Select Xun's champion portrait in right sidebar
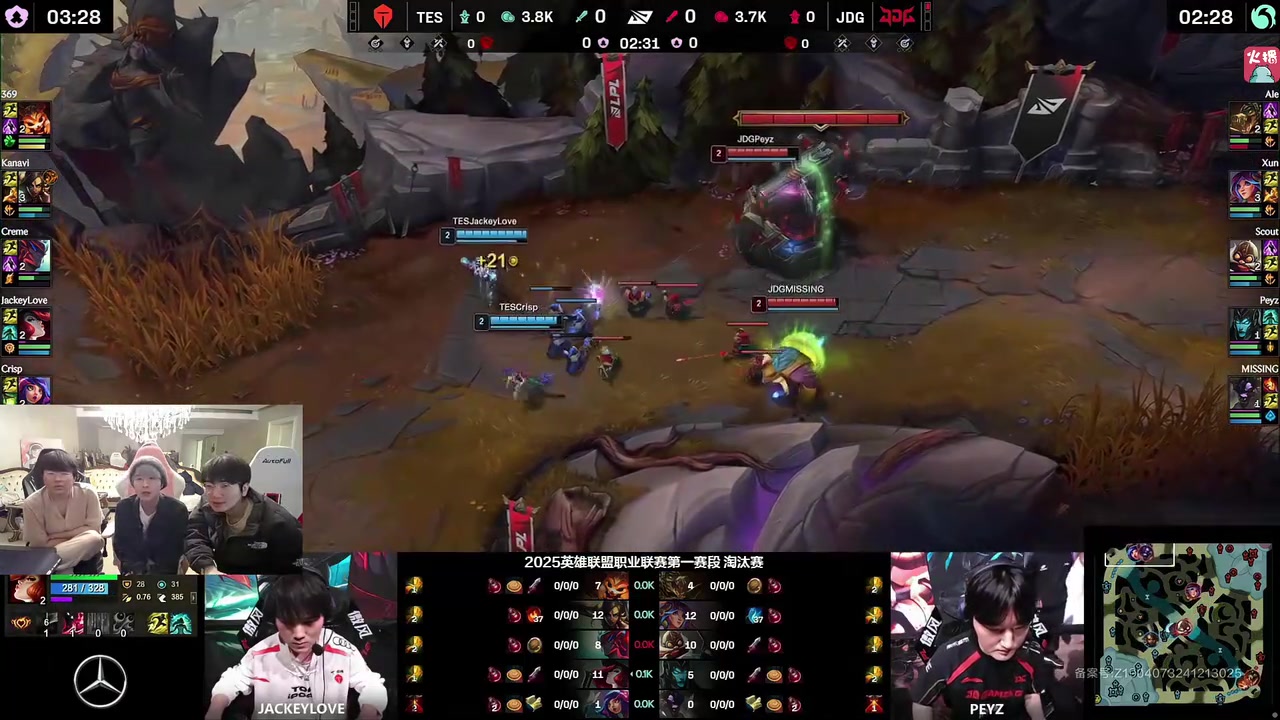Image resolution: width=1280 pixels, height=720 pixels. [1245, 188]
